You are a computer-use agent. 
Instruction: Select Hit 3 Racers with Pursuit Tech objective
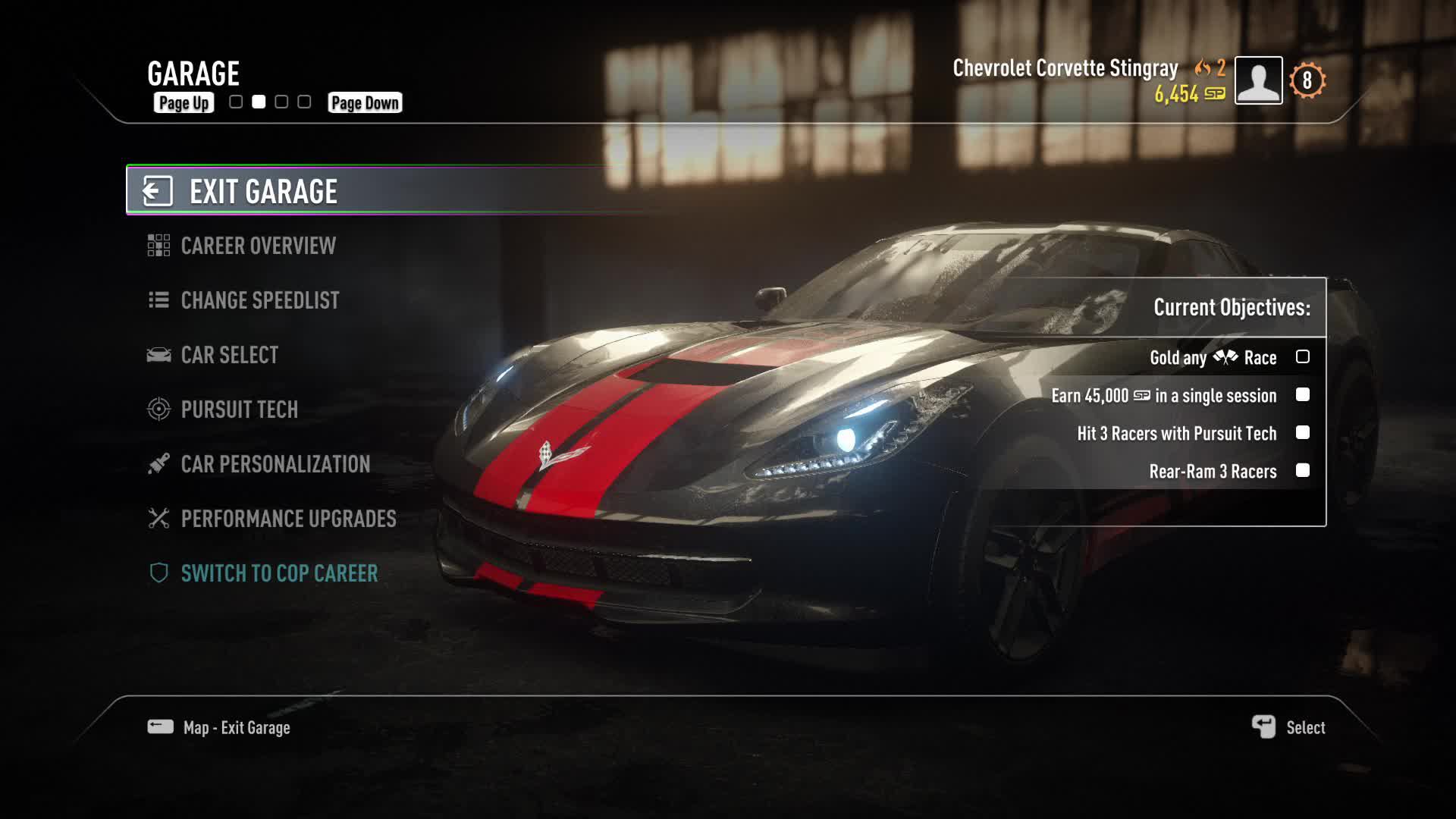[x=1177, y=433]
